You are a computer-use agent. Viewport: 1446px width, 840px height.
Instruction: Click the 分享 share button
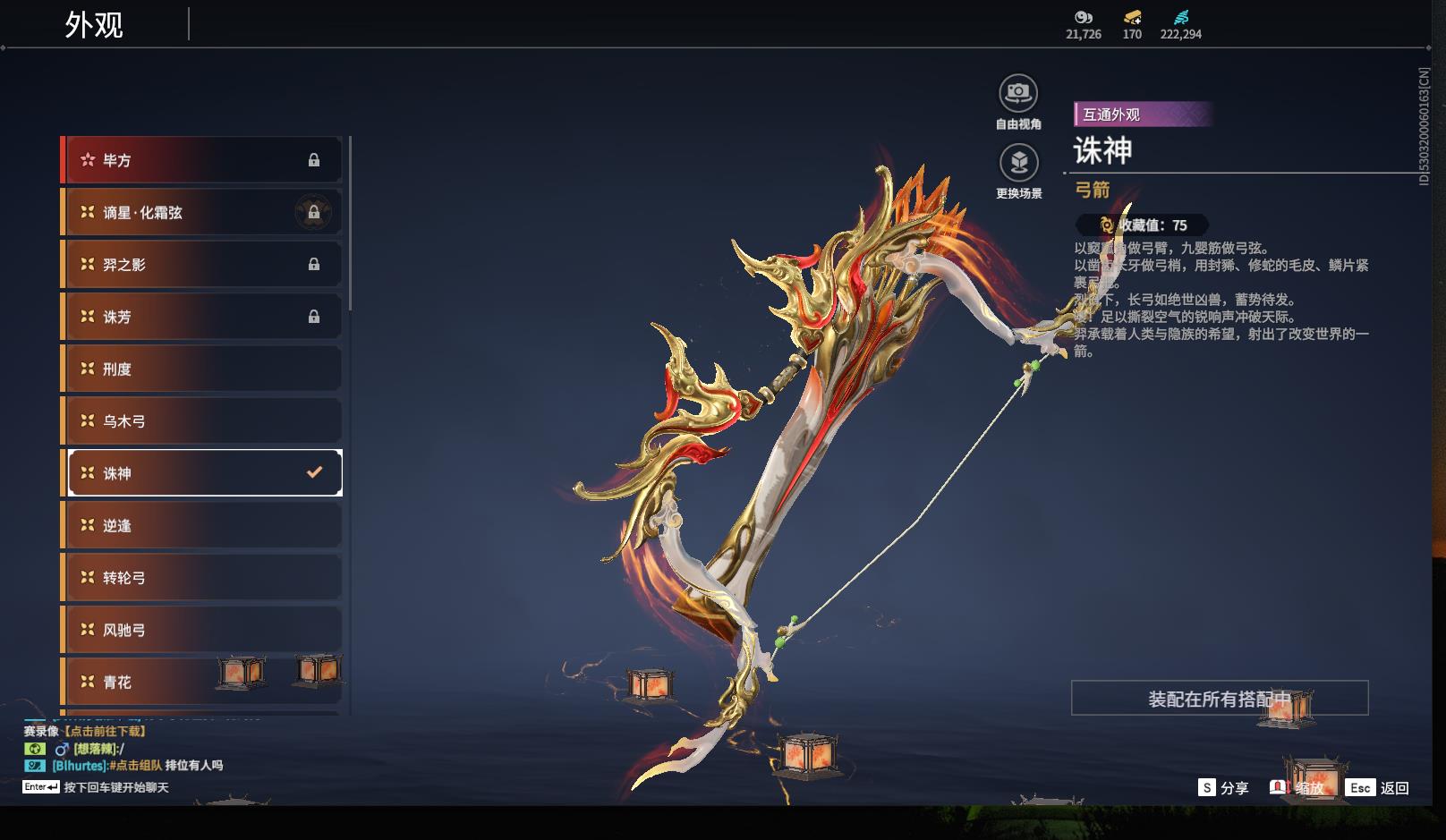(x=1223, y=788)
